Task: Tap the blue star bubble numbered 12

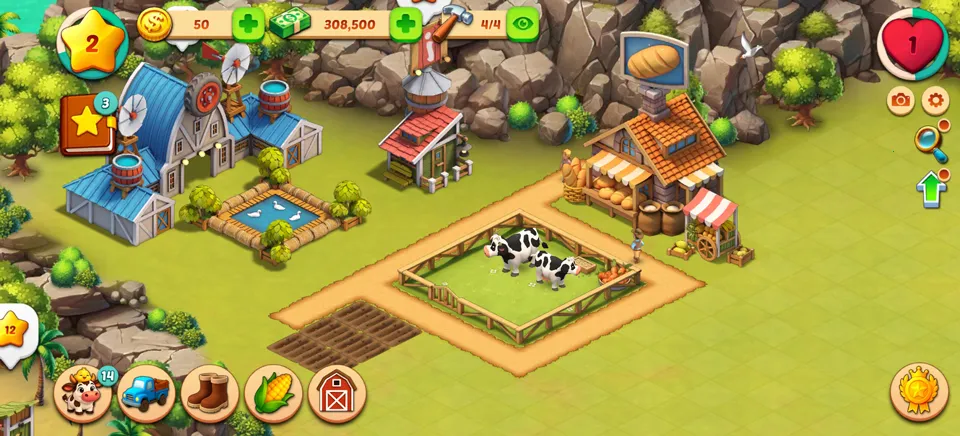Action: click(14, 330)
